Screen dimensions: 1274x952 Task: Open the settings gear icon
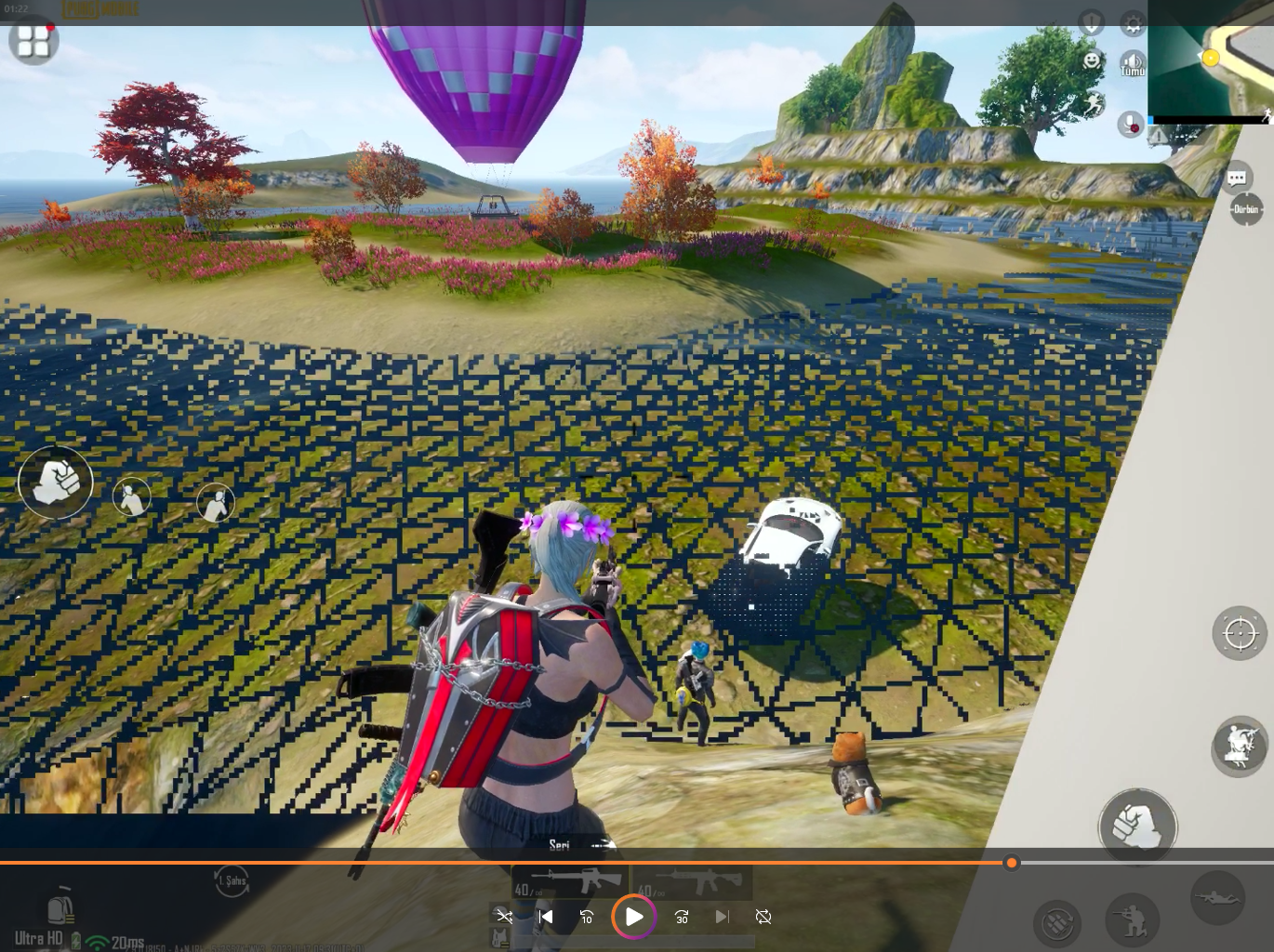pyautogui.click(x=1132, y=23)
